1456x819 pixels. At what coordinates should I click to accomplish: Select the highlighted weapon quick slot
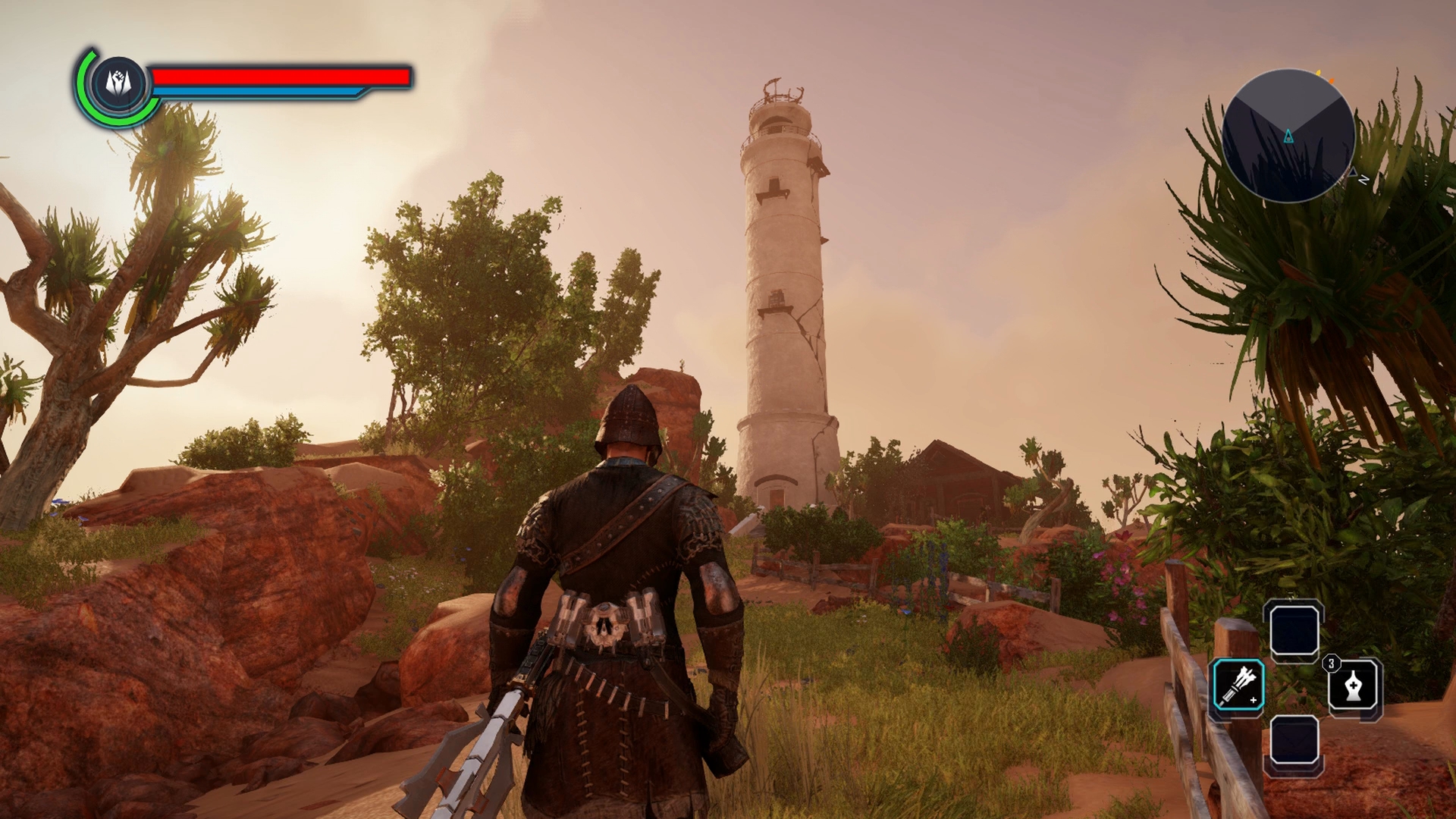click(x=1238, y=685)
